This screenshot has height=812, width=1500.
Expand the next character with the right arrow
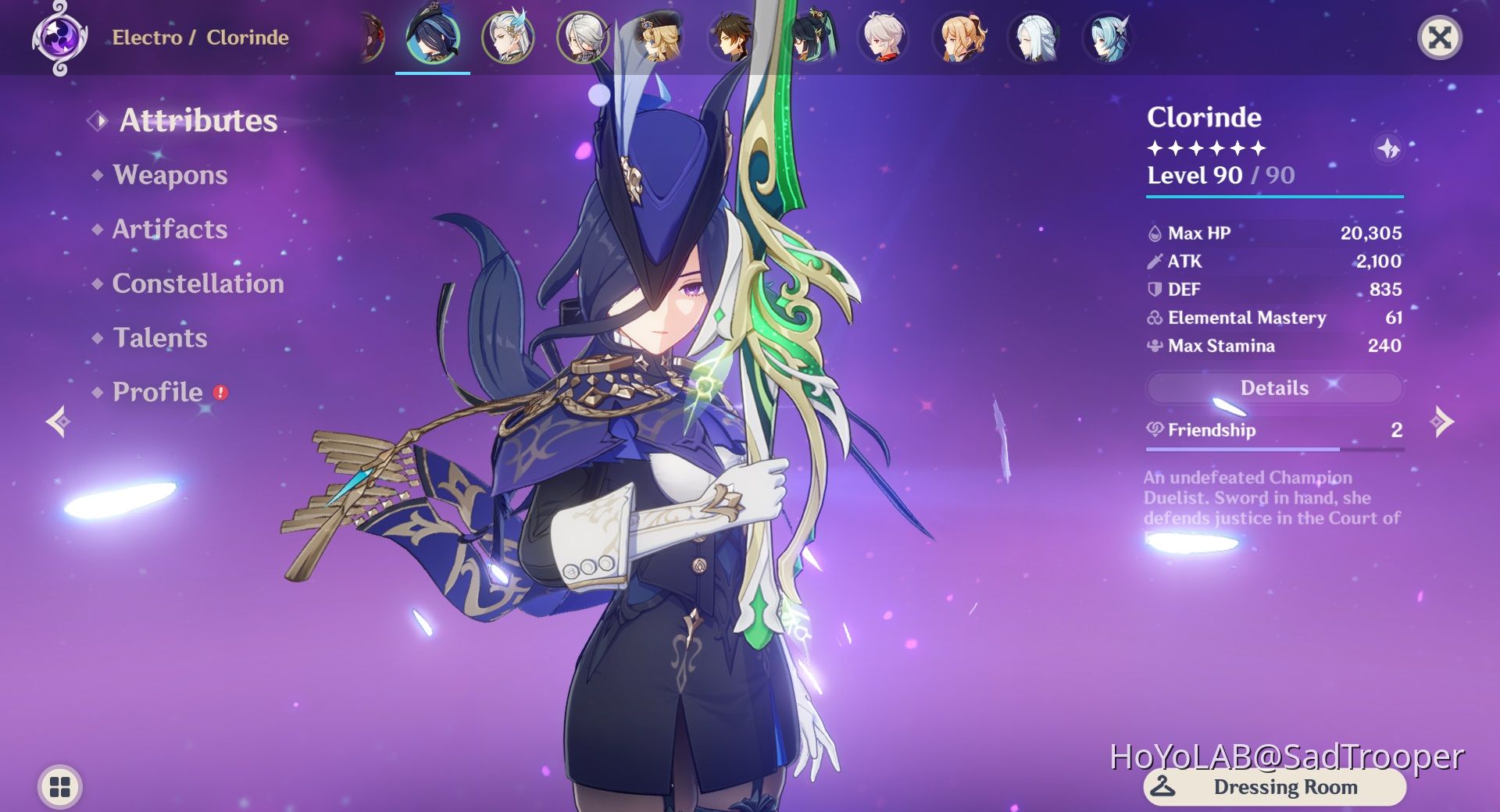(1441, 420)
